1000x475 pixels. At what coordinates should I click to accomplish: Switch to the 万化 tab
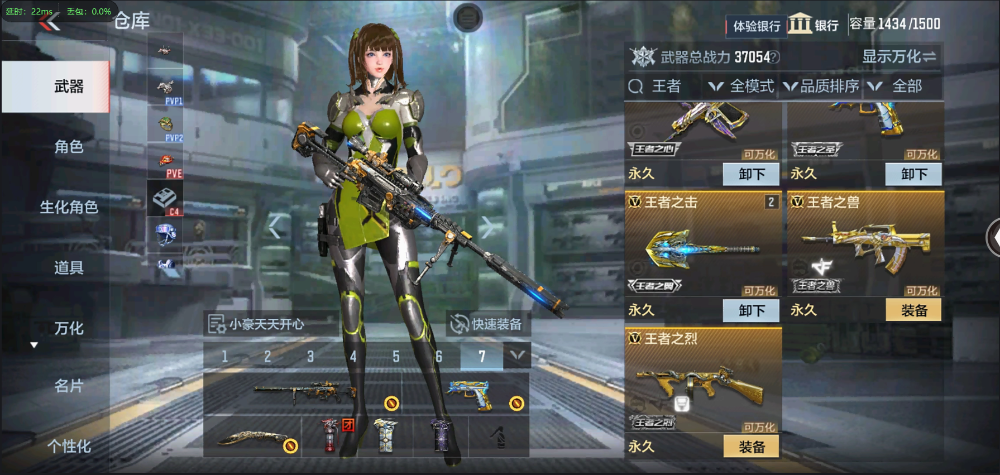[68, 328]
